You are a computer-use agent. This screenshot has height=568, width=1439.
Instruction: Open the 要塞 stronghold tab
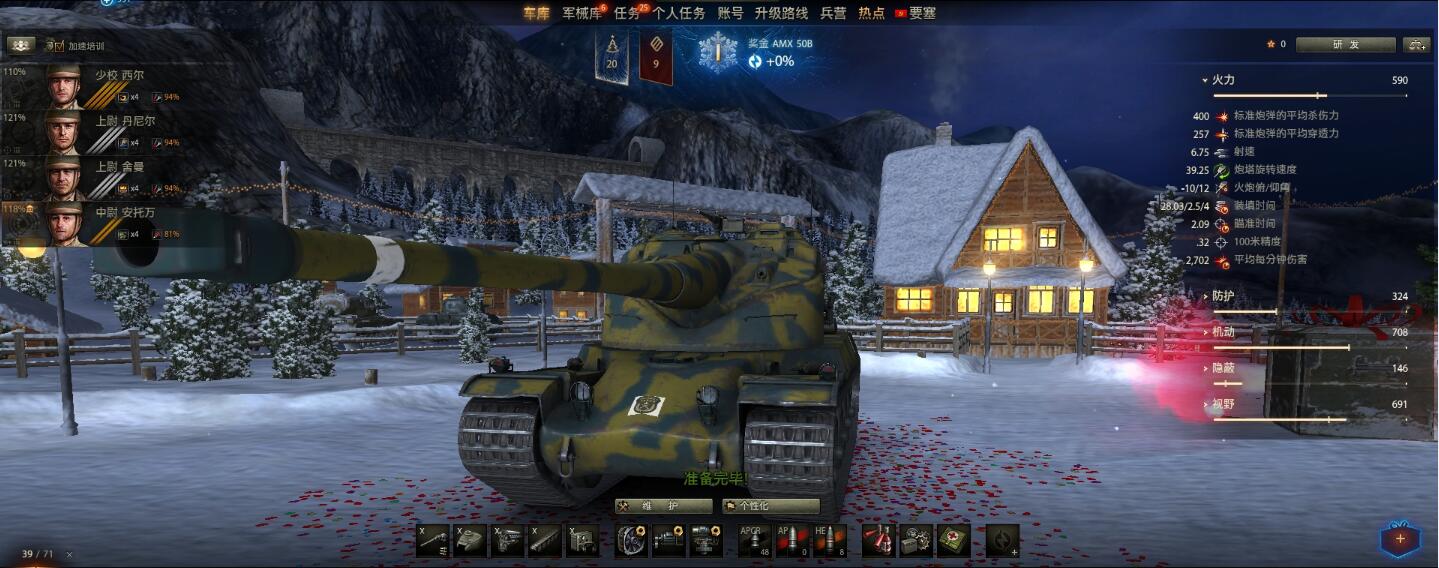[922, 13]
